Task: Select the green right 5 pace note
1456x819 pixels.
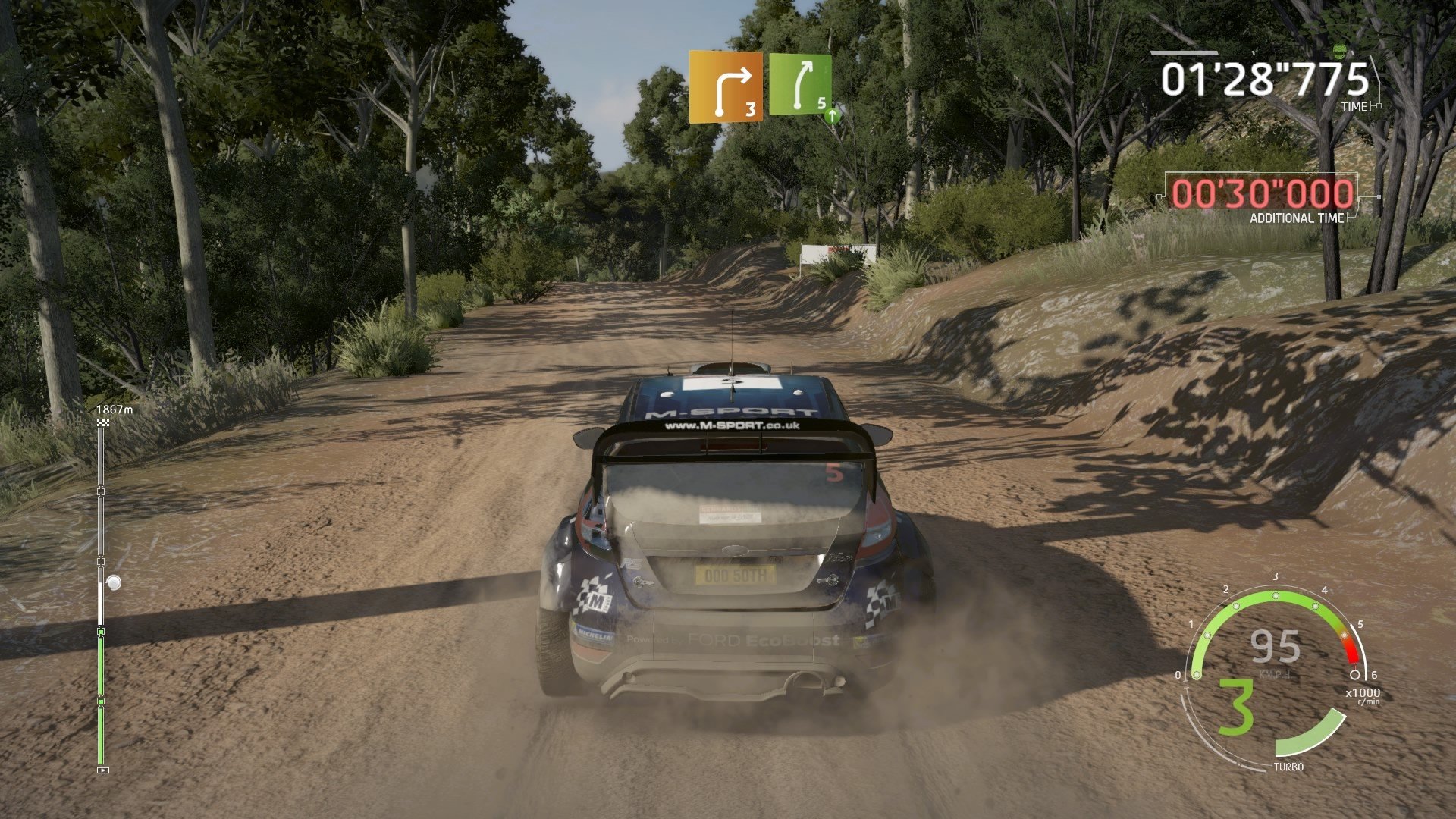Action: pos(802,85)
